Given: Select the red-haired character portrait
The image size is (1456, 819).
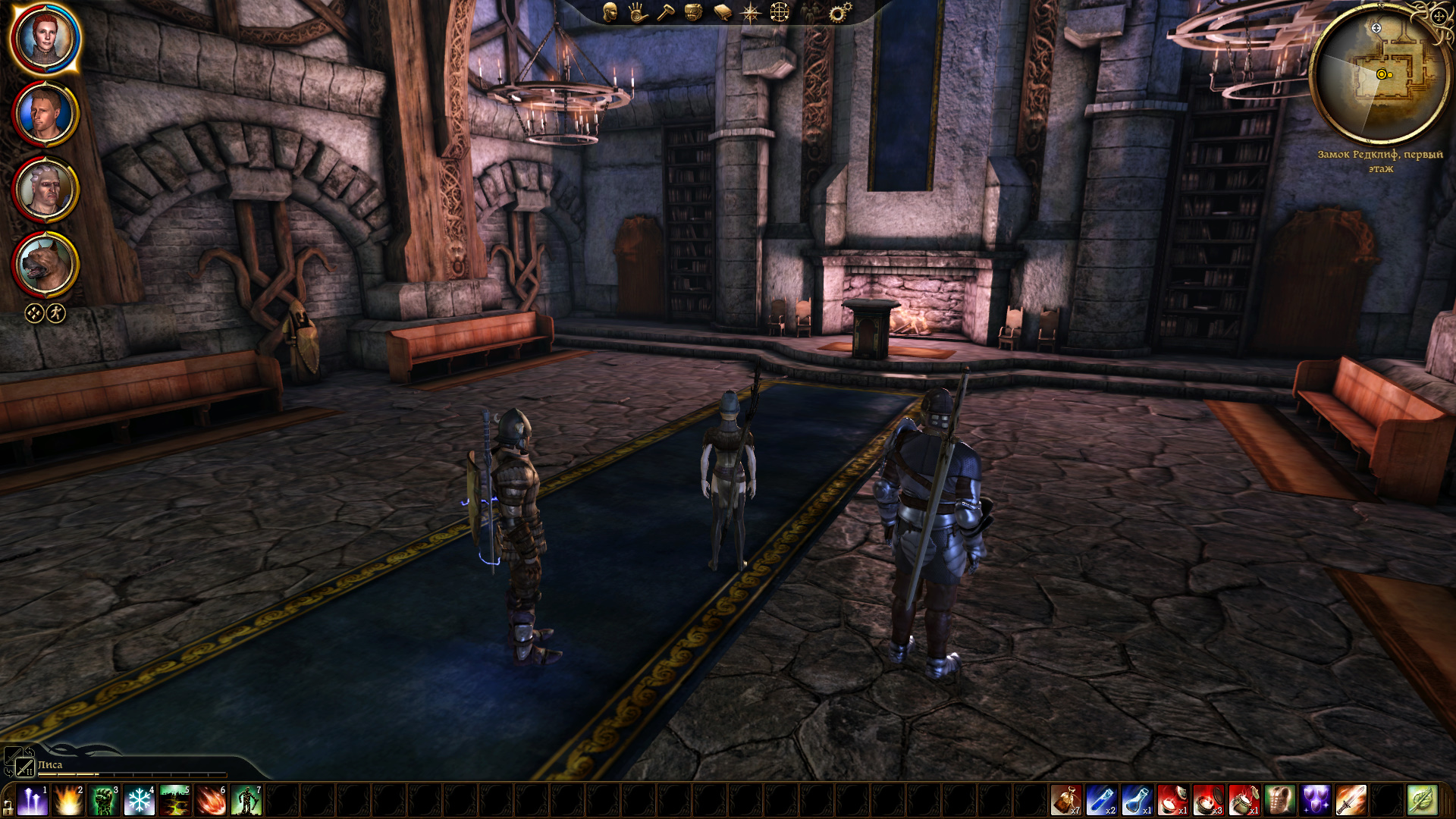Looking at the screenshot, I should [45, 38].
